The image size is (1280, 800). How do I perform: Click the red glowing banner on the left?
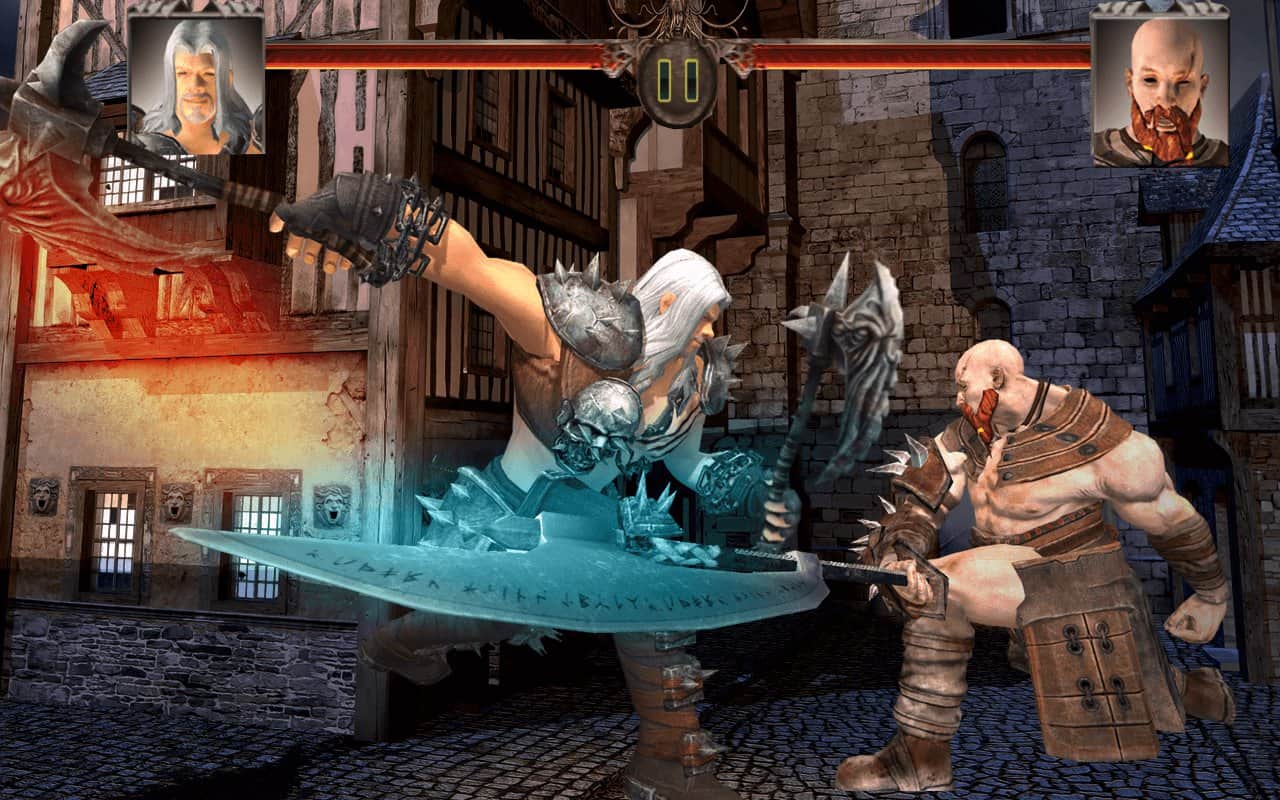coord(60,230)
